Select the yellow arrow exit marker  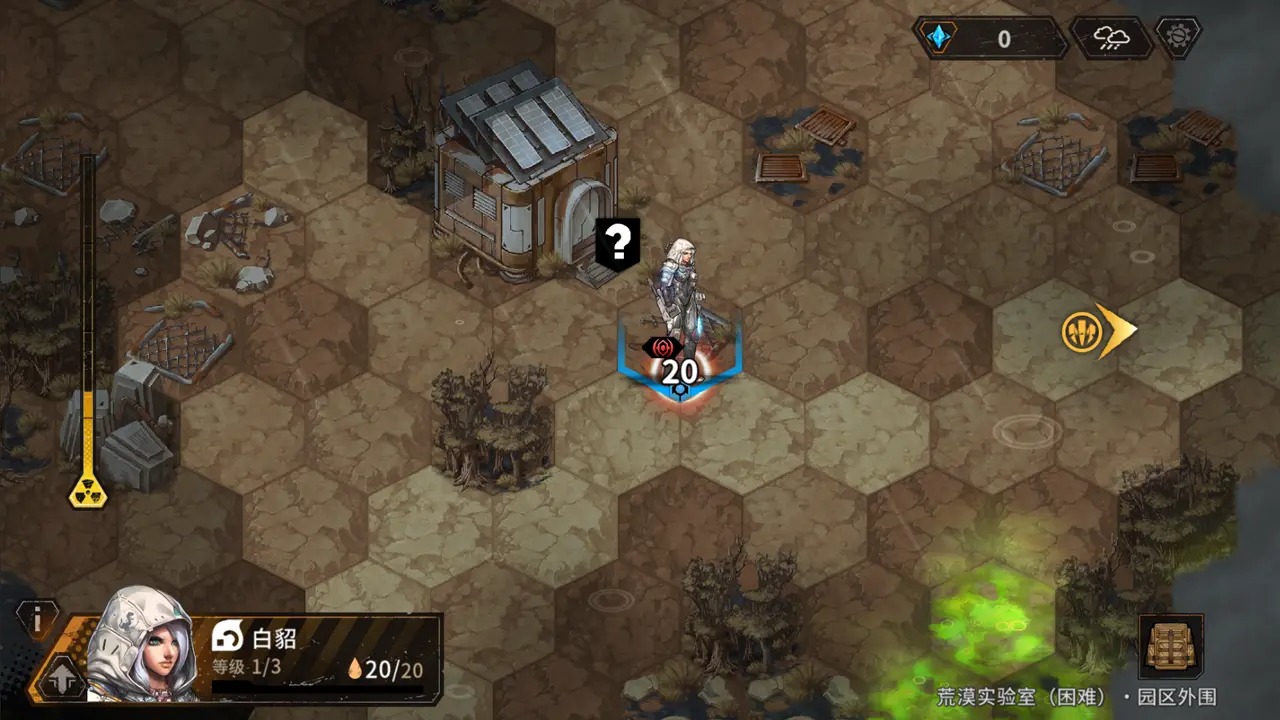[x=1098, y=331]
